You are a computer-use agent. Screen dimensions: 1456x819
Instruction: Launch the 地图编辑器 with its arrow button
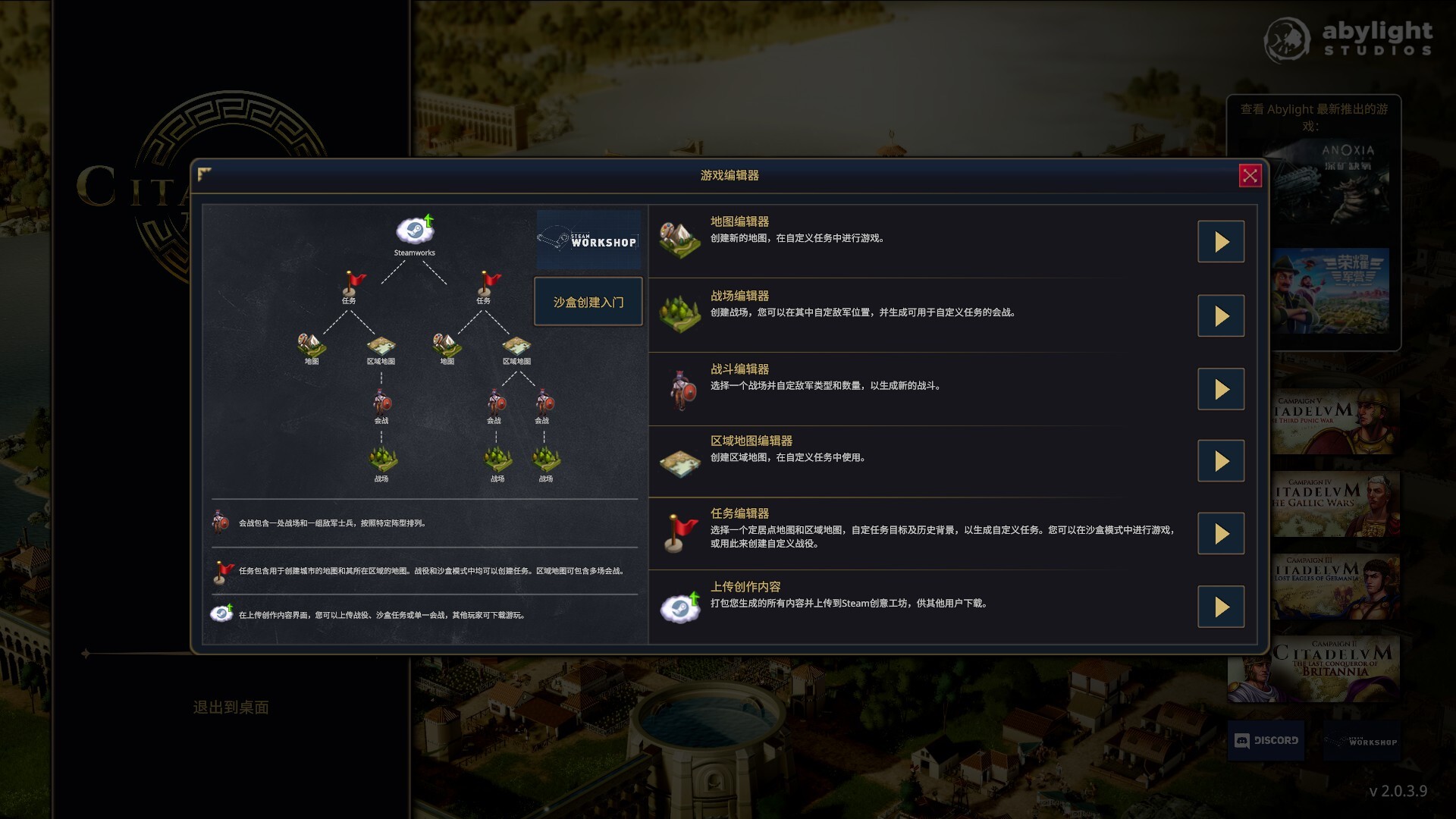(x=1221, y=241)
